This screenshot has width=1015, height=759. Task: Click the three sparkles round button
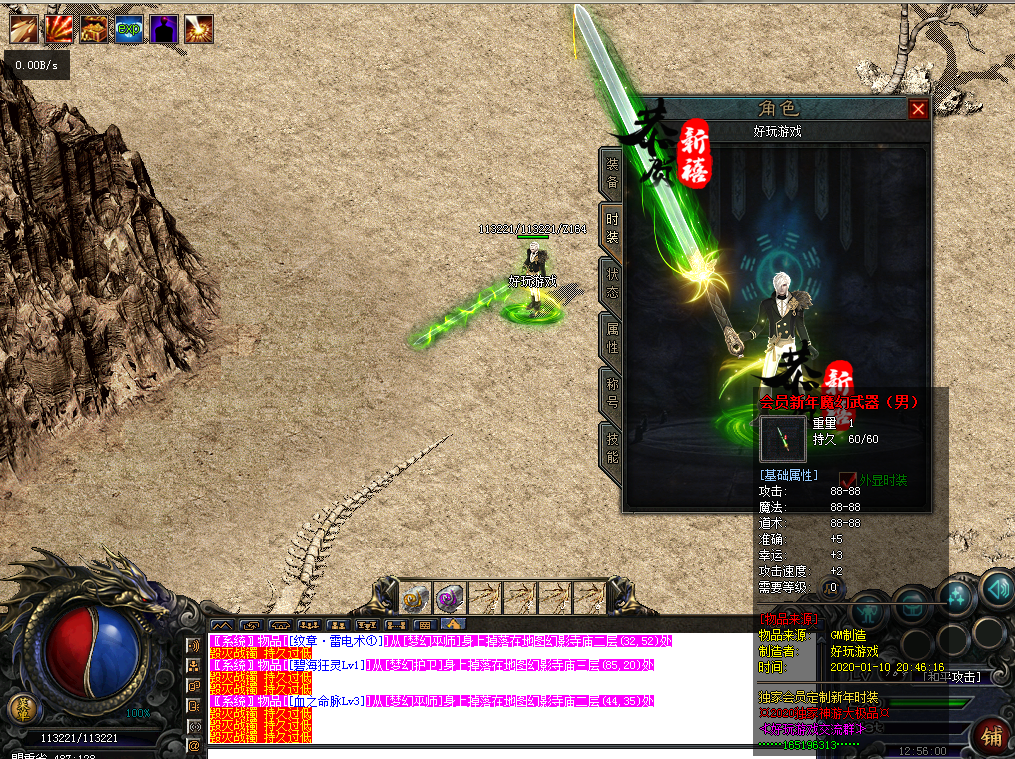pos(955,597)
